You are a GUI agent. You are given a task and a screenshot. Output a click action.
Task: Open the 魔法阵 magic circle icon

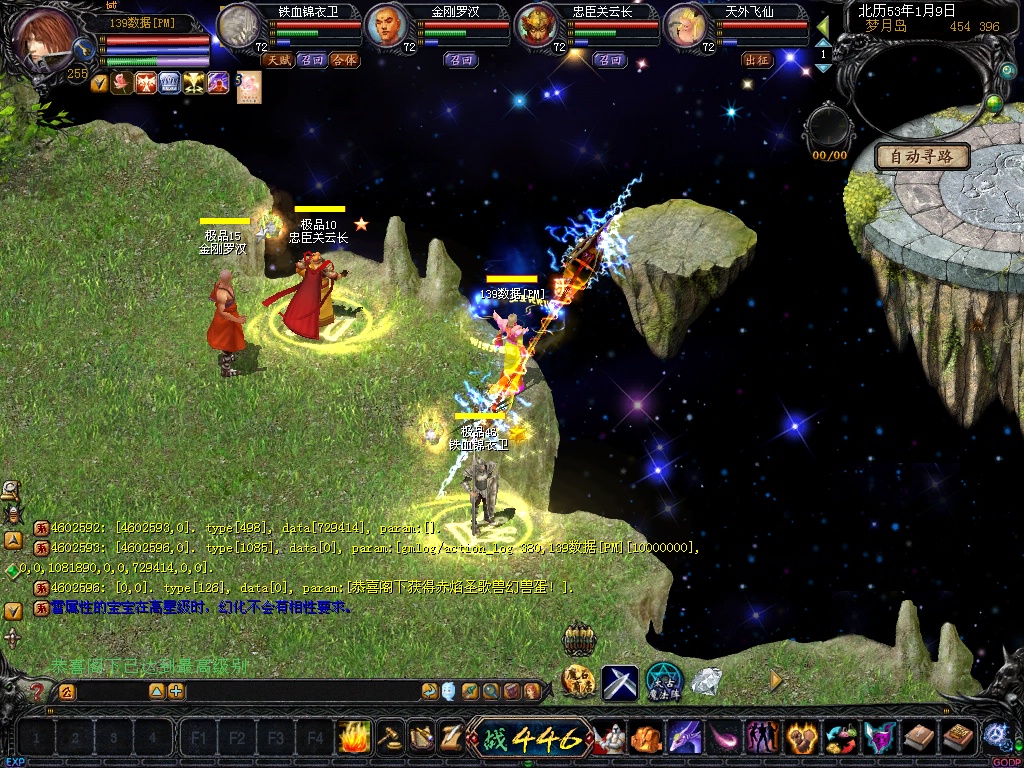pos(663,682)
